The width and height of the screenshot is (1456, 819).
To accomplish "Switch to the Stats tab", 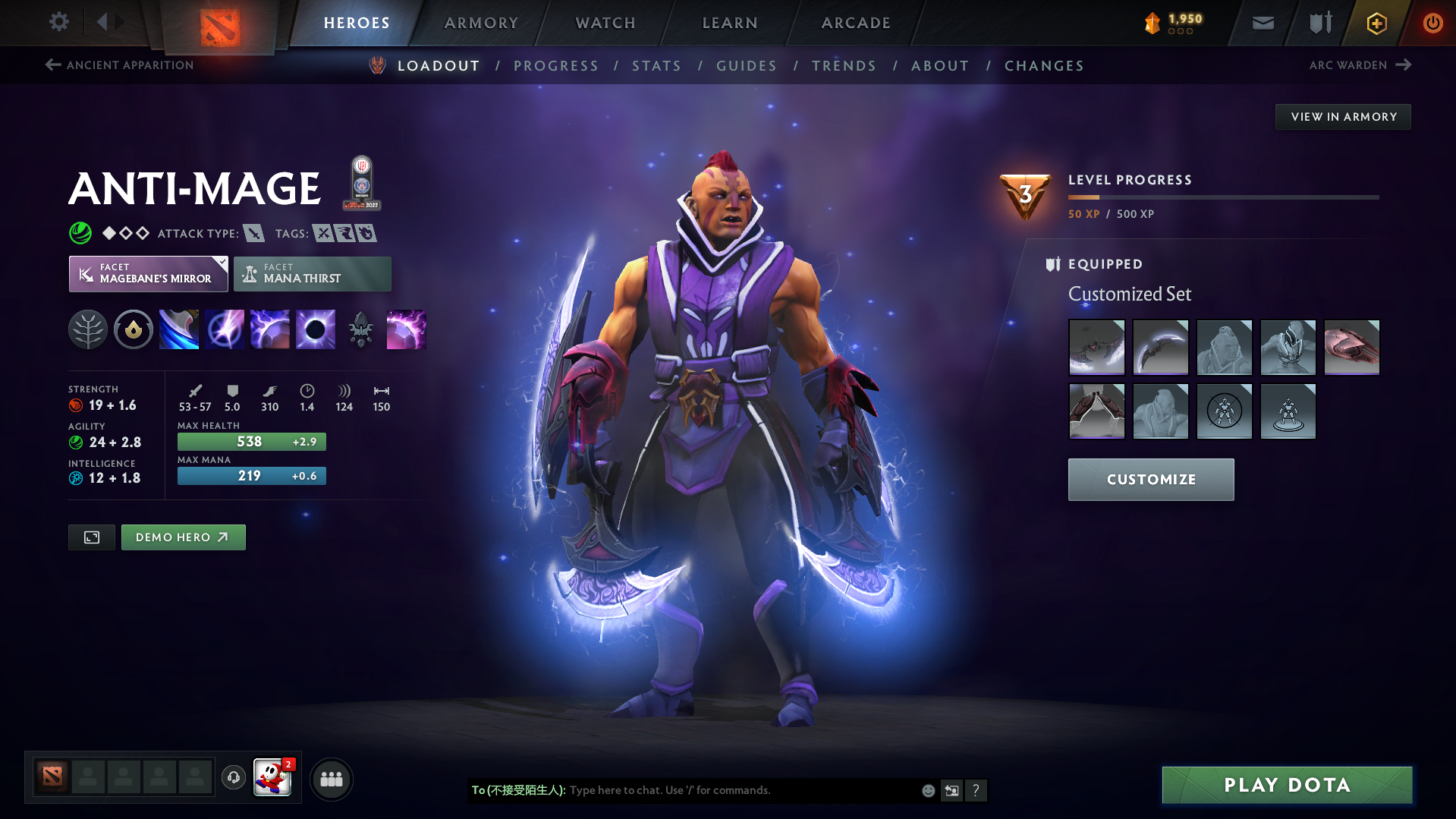I will tap(656, 66).
